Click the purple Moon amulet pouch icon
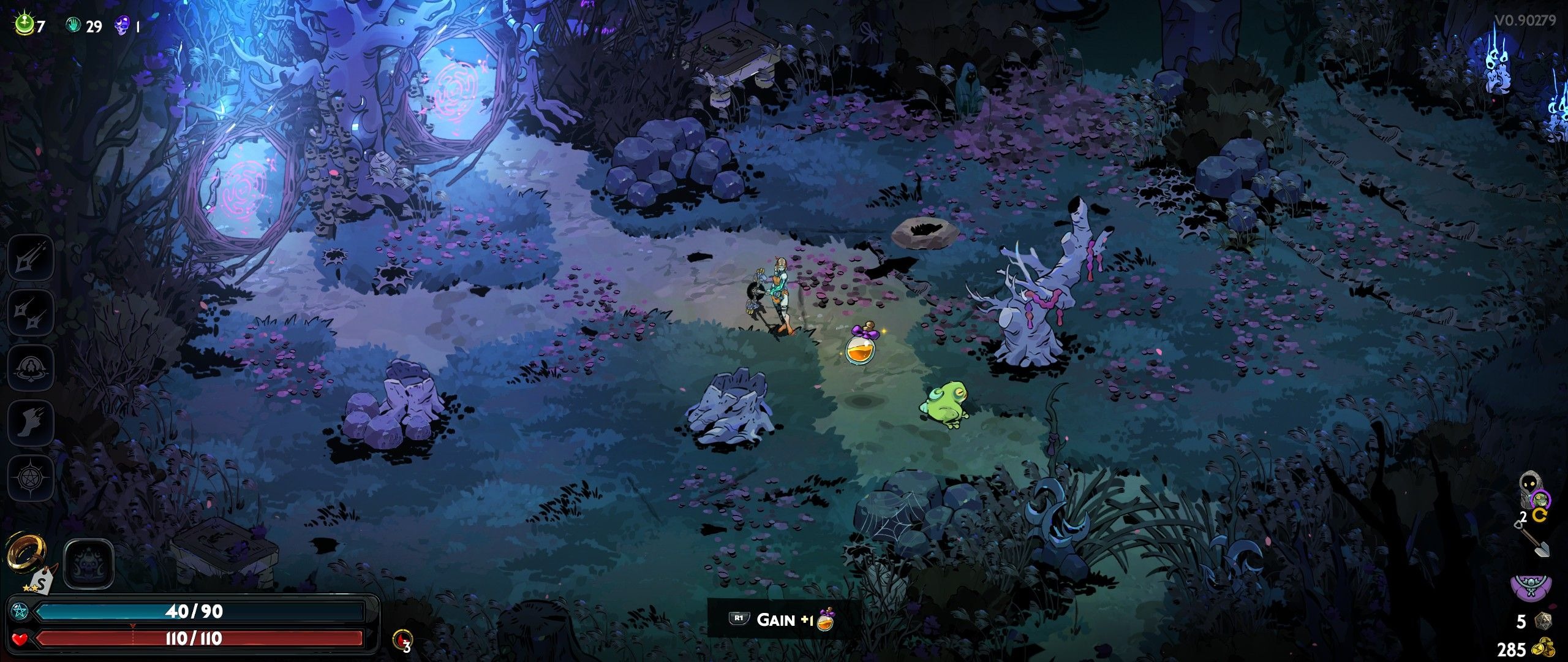Image resolution: width=1568 pixels, height=662 pixels. pyautogui.click(x=1531, y=587)
